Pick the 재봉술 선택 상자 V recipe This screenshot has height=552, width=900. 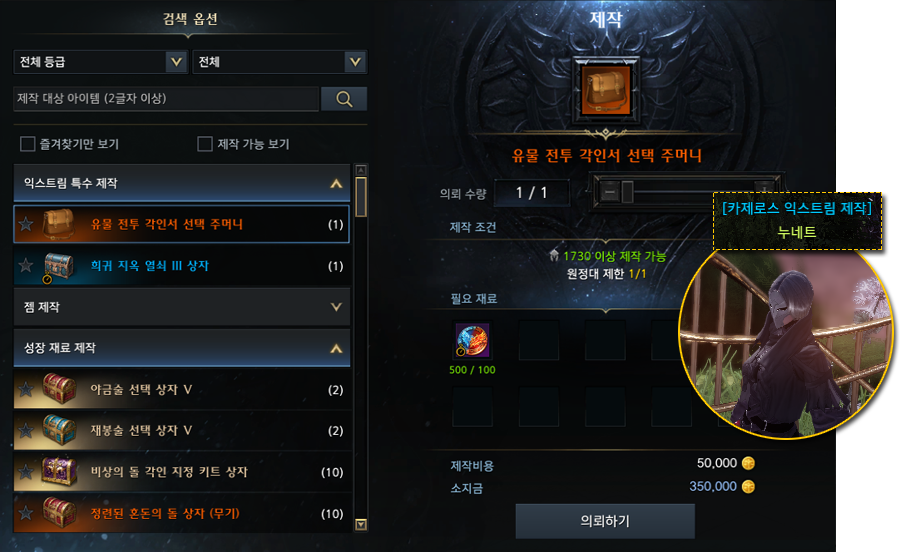coord(182,430)
